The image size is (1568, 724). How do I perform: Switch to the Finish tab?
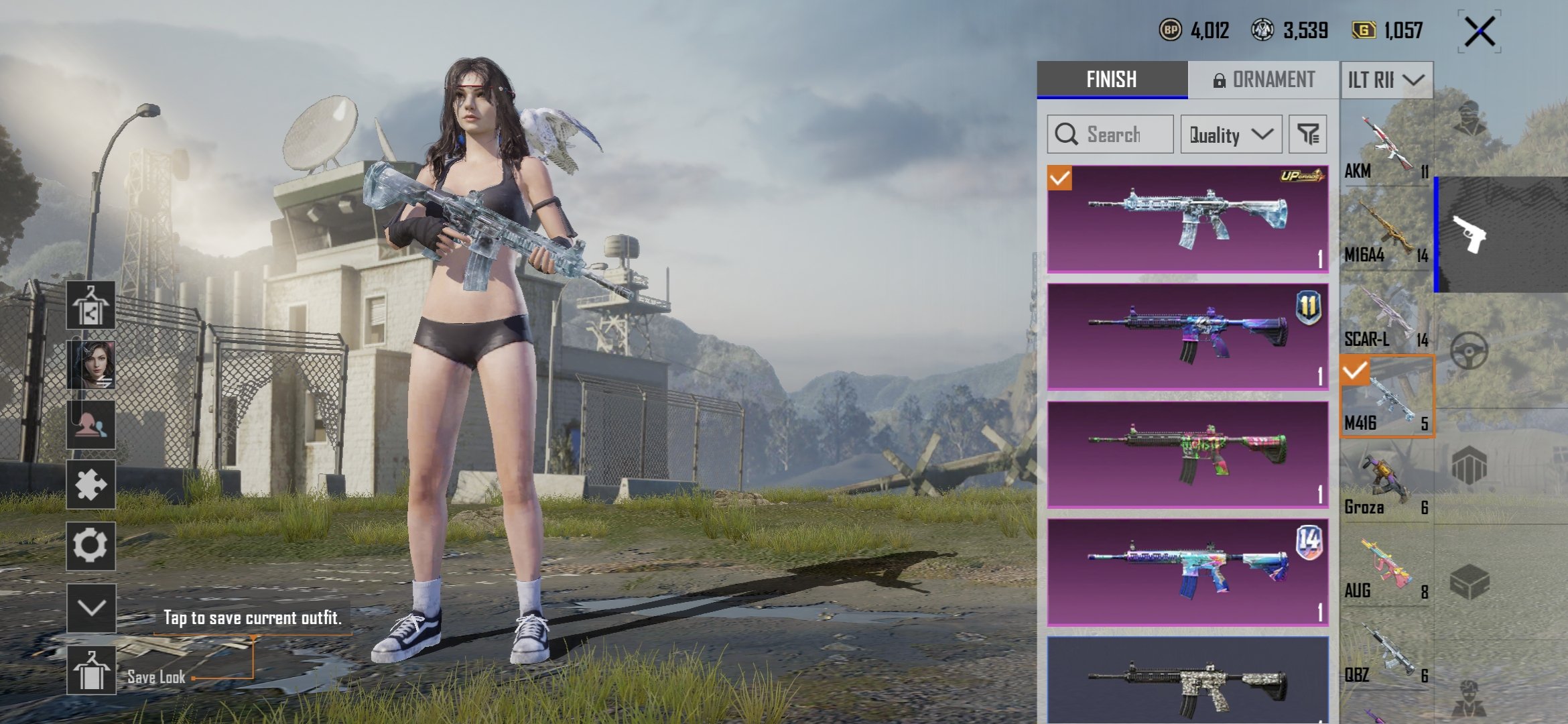(1112, 80)
